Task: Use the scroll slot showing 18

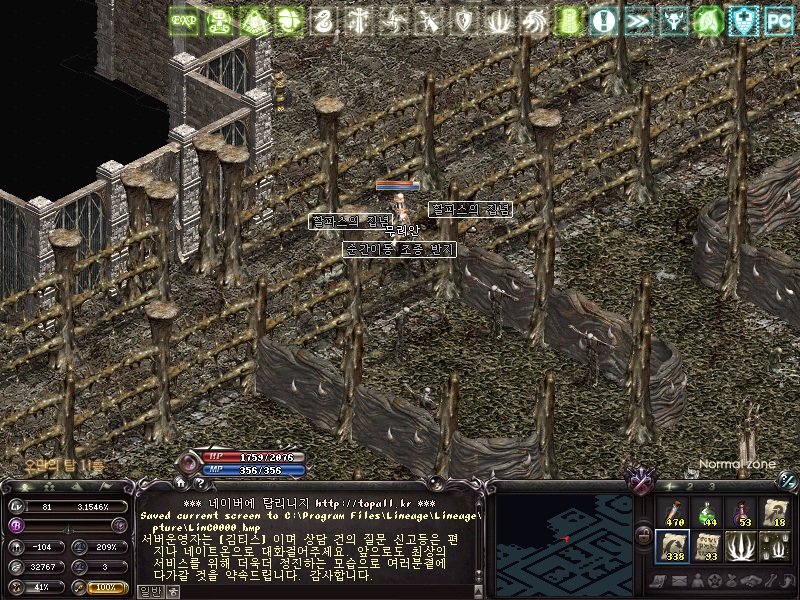Action: pyautogui.click(x=775, y=514)
